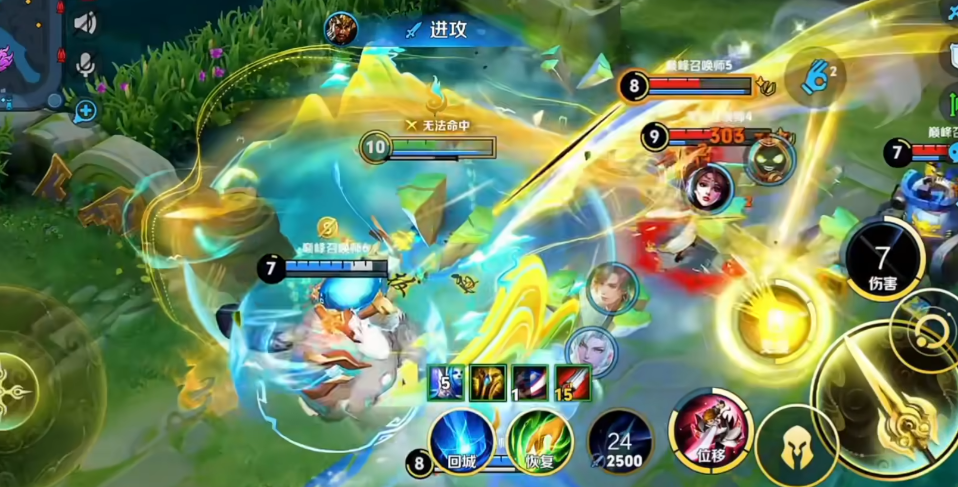Trigger the golden sword basic attack button
958x487 pixels.
pyautogui.click(x=891, y=401)
